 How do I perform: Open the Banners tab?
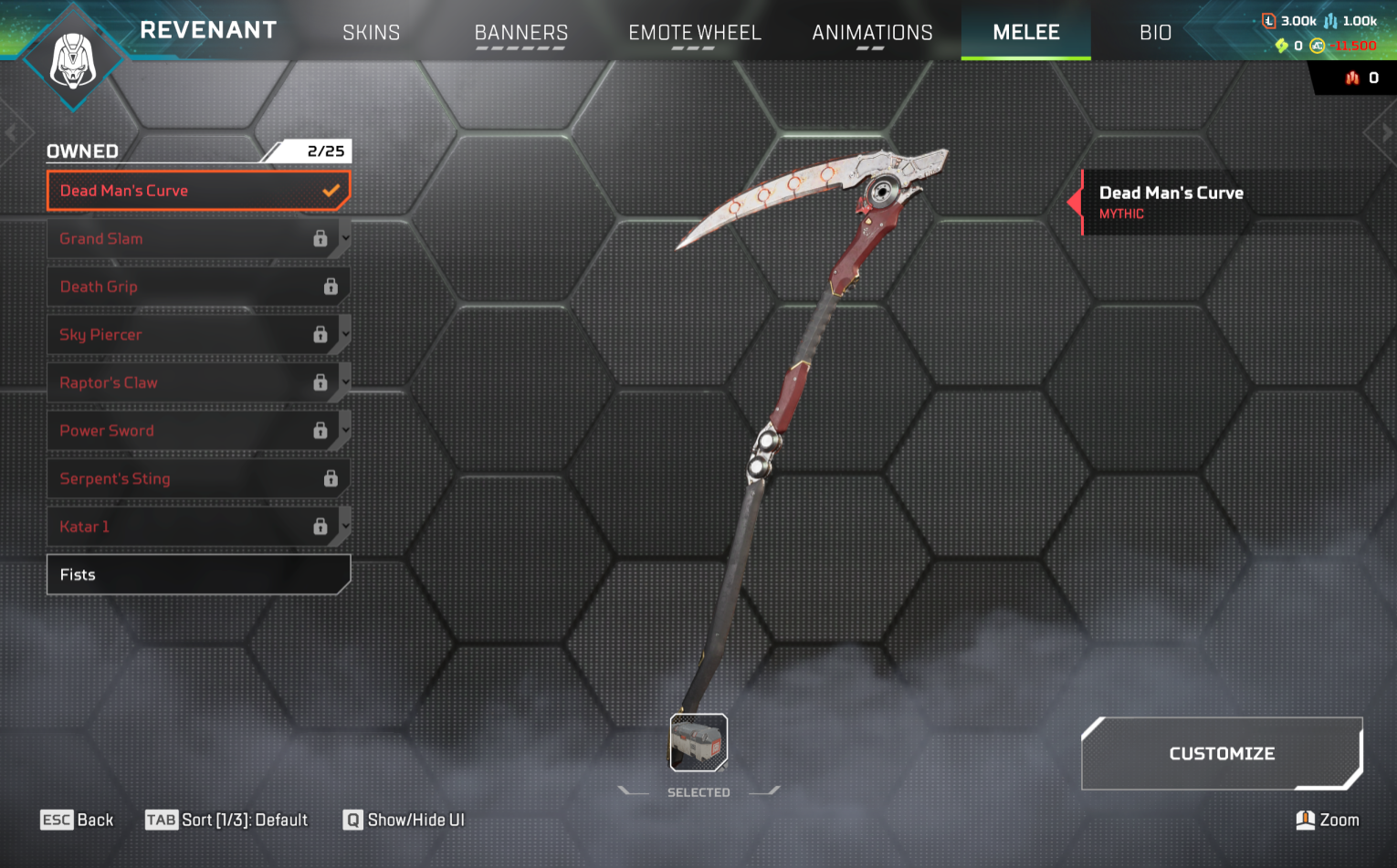pos(520,33)
